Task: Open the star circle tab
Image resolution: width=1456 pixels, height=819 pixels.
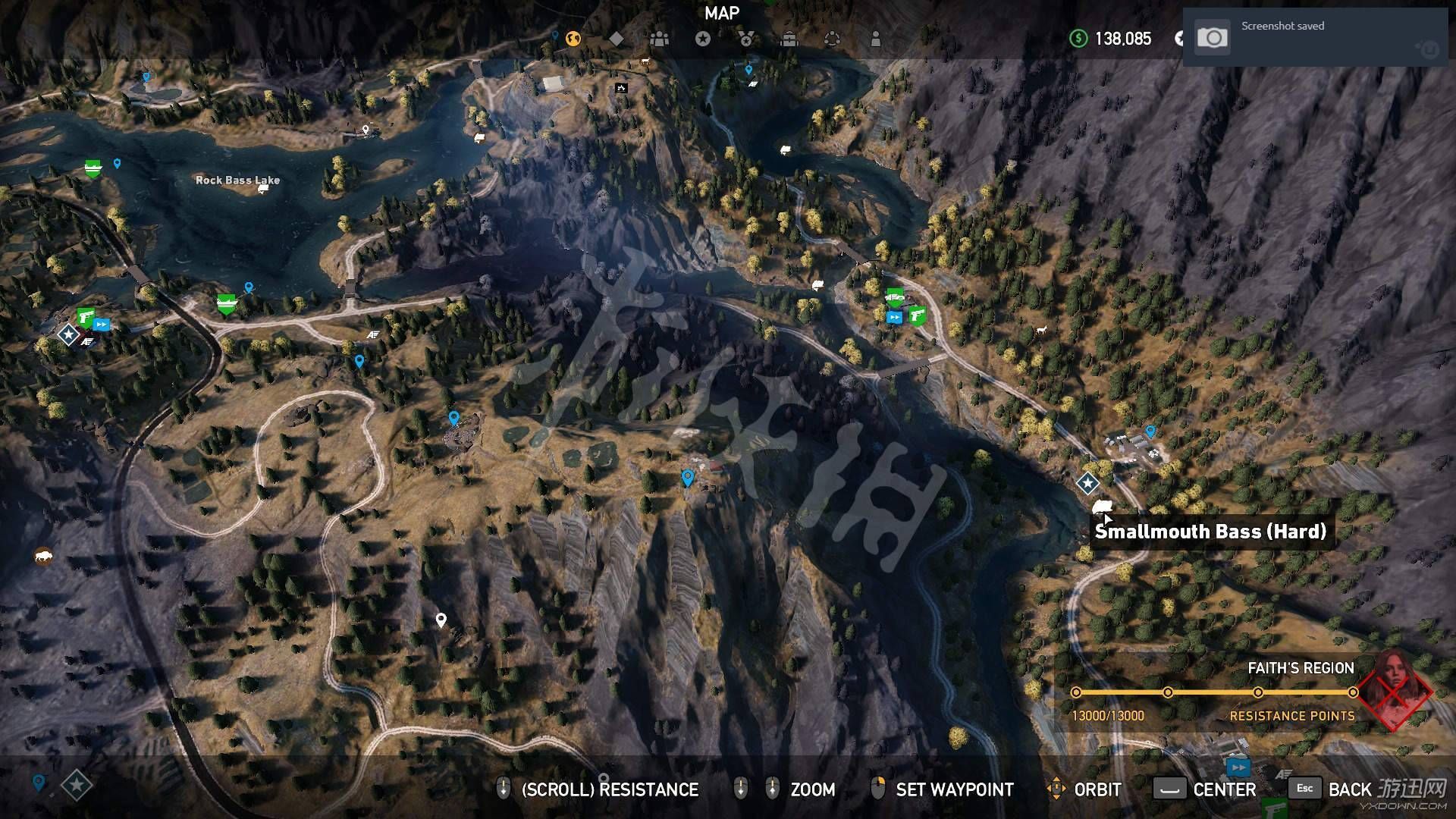Action: [x=703, y=39]
